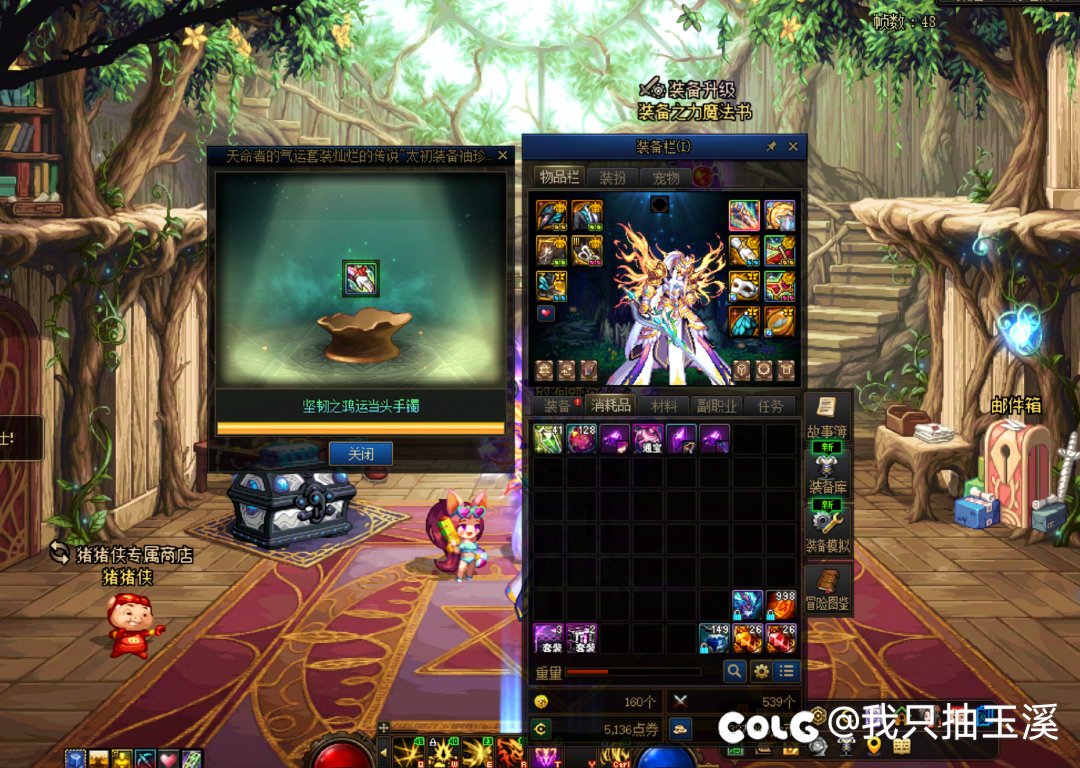This screenshot has height=768, width=1080.
Task: Select the consumable stack showing 998
Action: [781, 605]
